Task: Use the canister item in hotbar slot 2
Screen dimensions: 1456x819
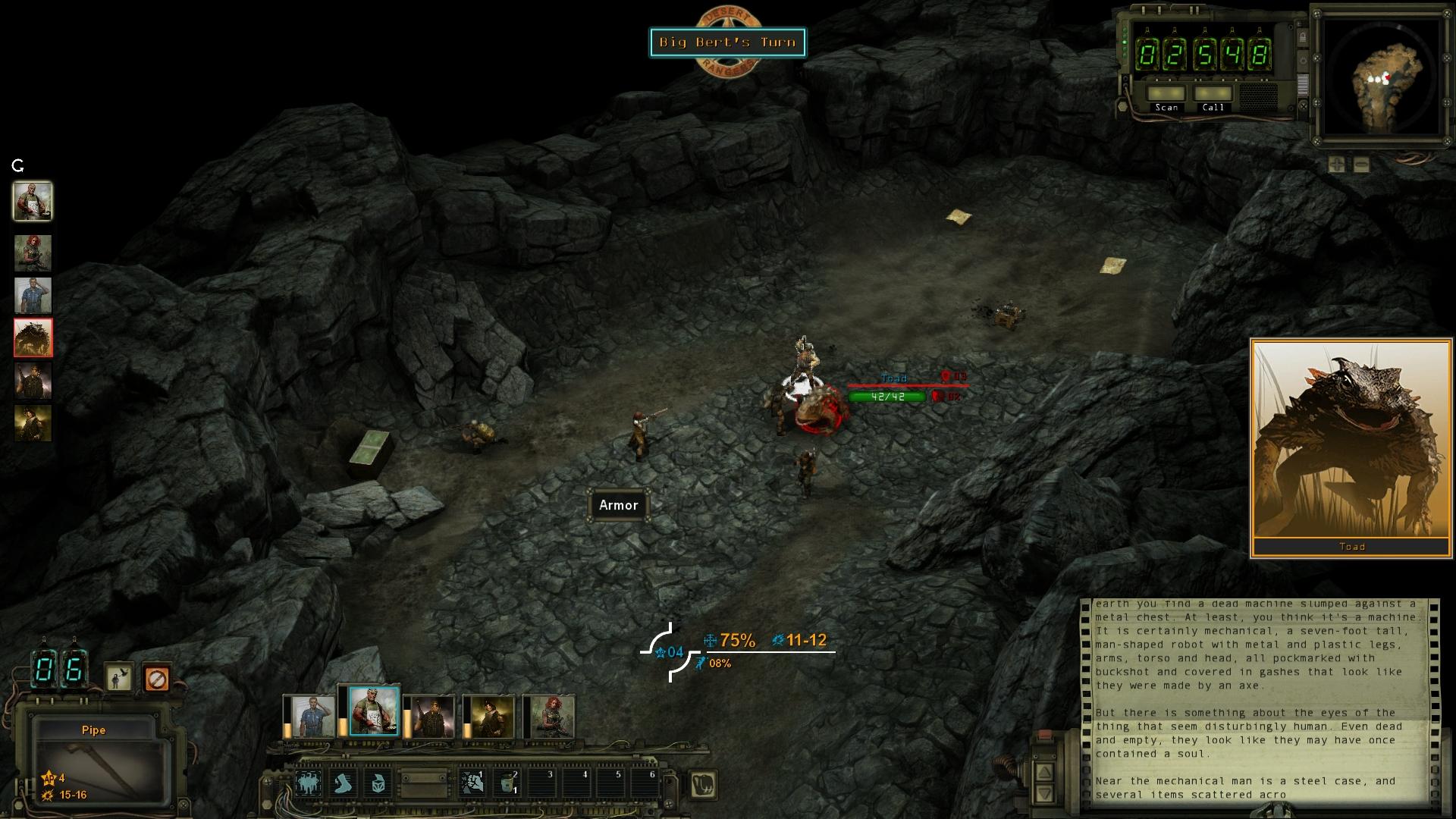Action: click(507, 783)
